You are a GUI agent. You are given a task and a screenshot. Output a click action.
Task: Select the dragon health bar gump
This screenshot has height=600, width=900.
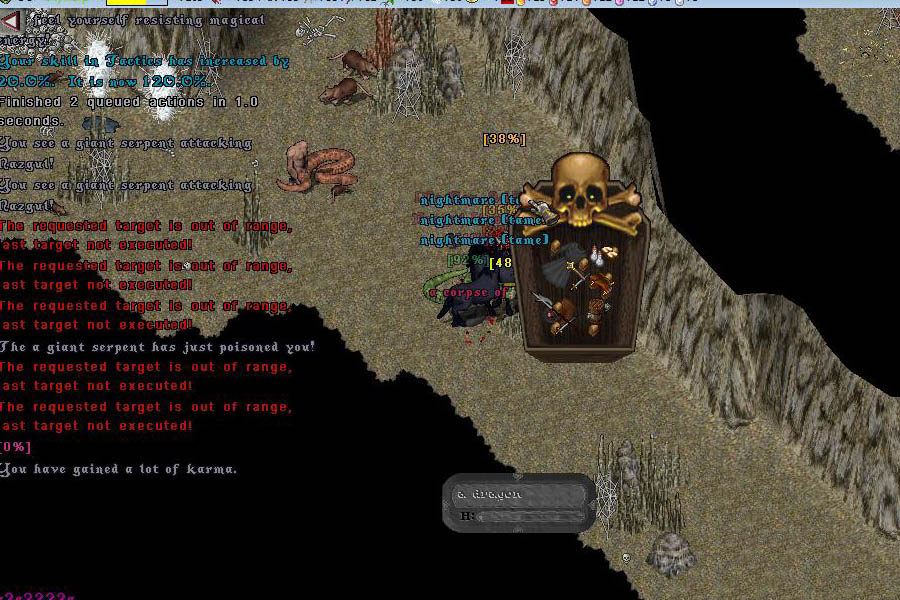point(518,503)
